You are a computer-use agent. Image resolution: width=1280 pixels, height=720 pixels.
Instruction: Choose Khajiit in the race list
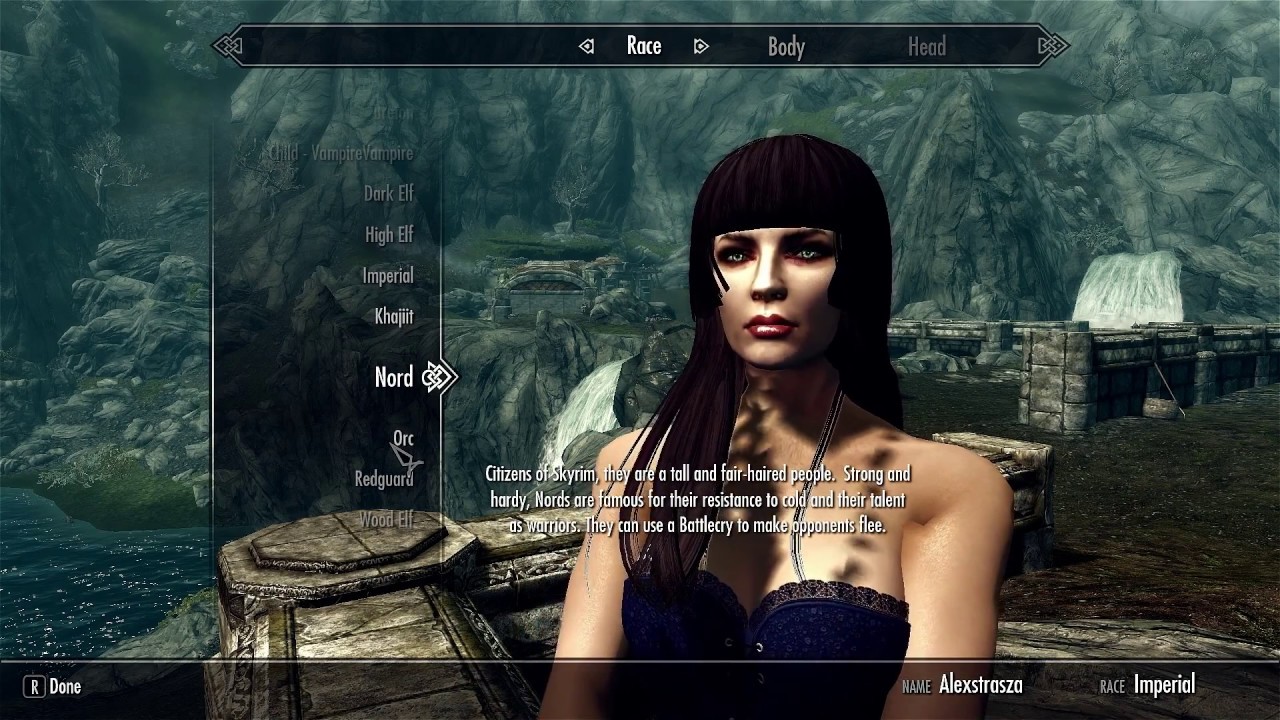tap(393, 317)
